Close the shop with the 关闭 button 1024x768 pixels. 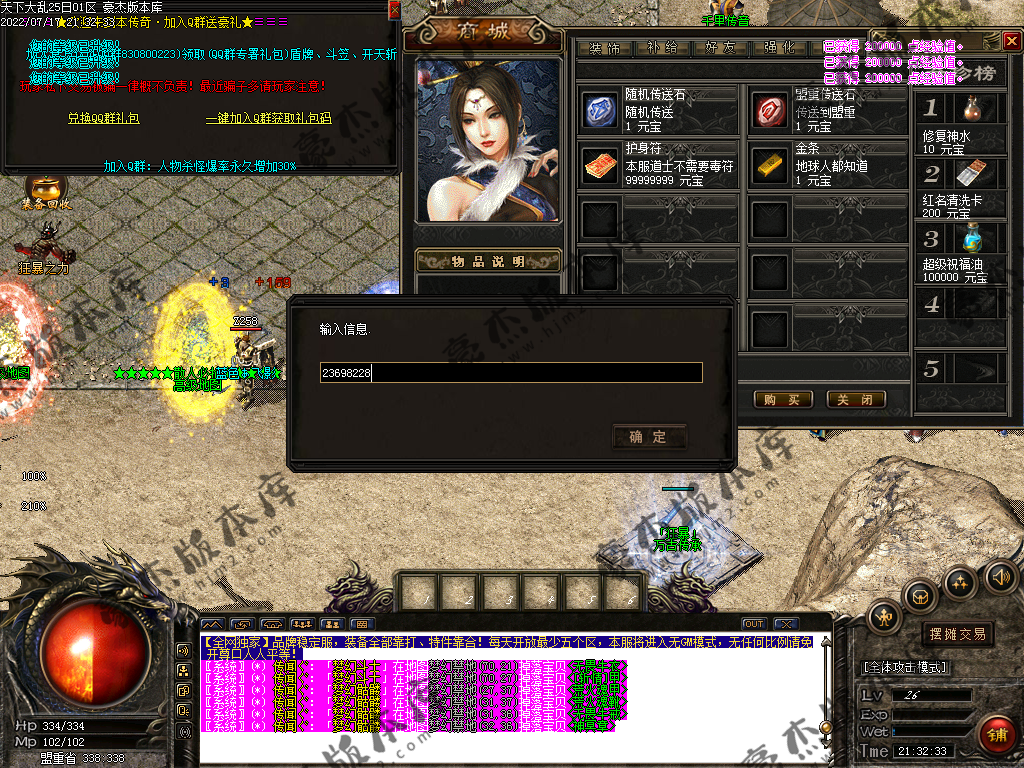pyautogui.click(x=856, y=399)
